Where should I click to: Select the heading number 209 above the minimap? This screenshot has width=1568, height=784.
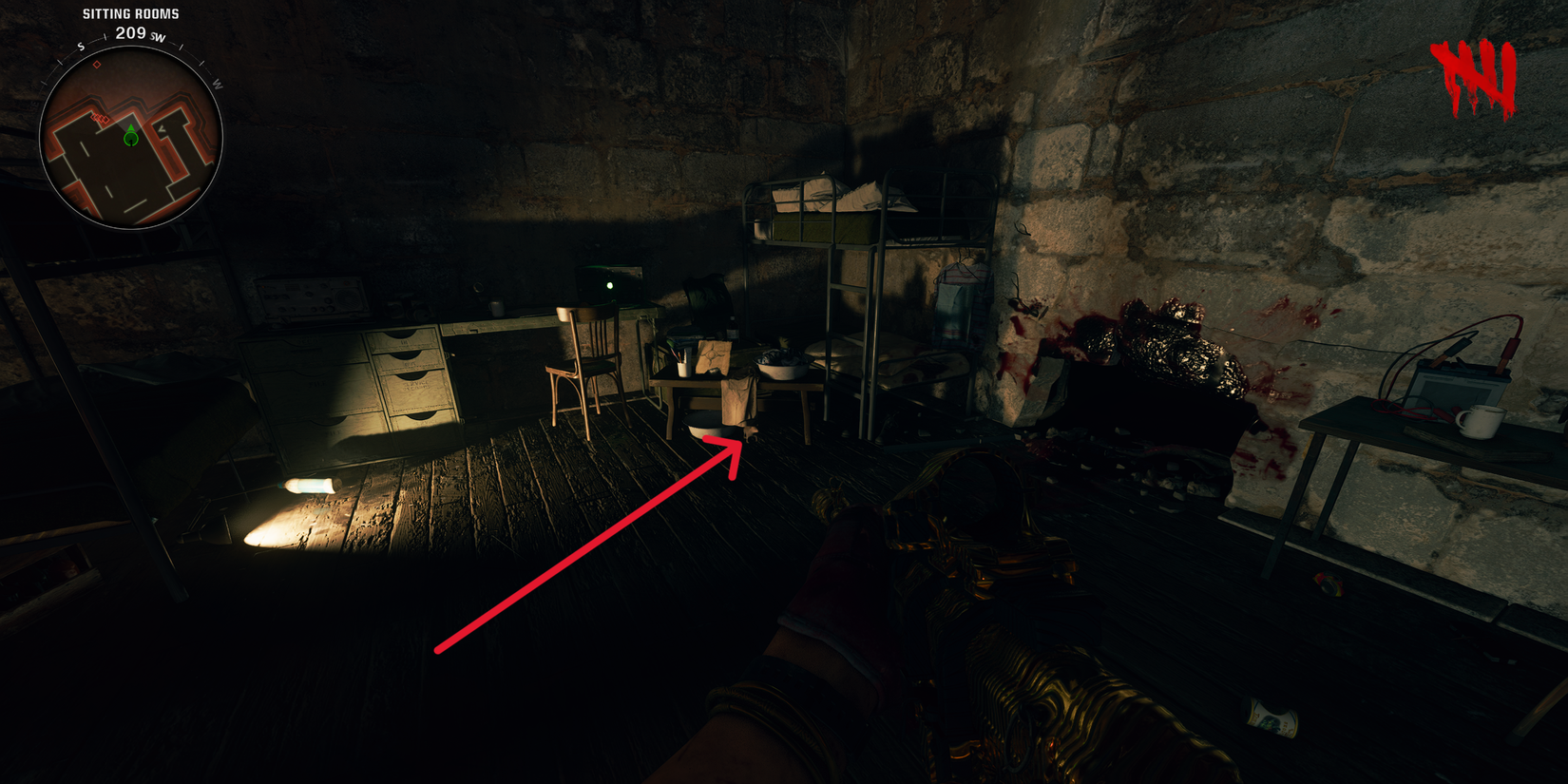[x=130, y=32]
